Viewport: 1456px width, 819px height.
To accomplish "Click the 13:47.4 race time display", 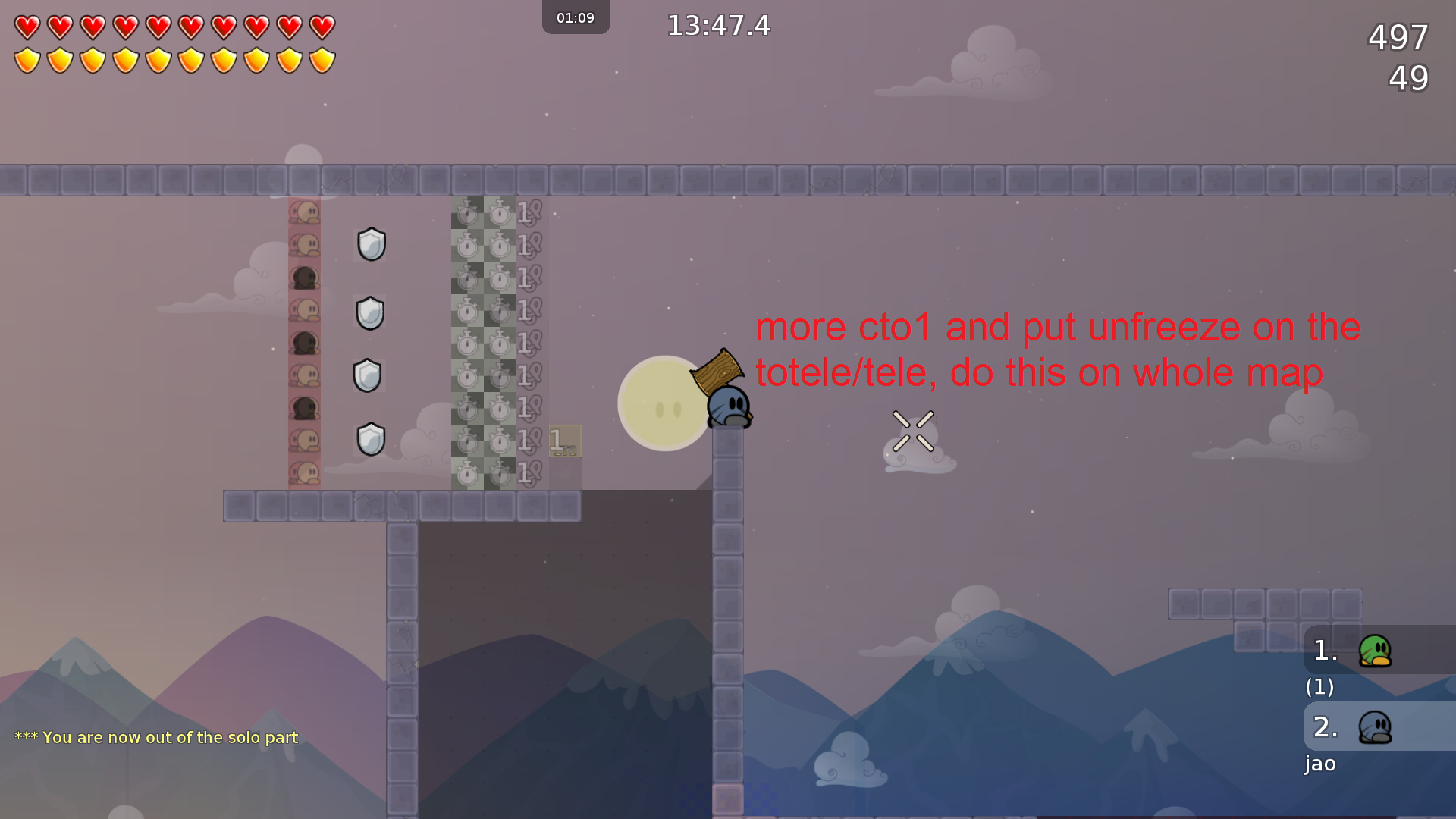I will coord(717,26).
